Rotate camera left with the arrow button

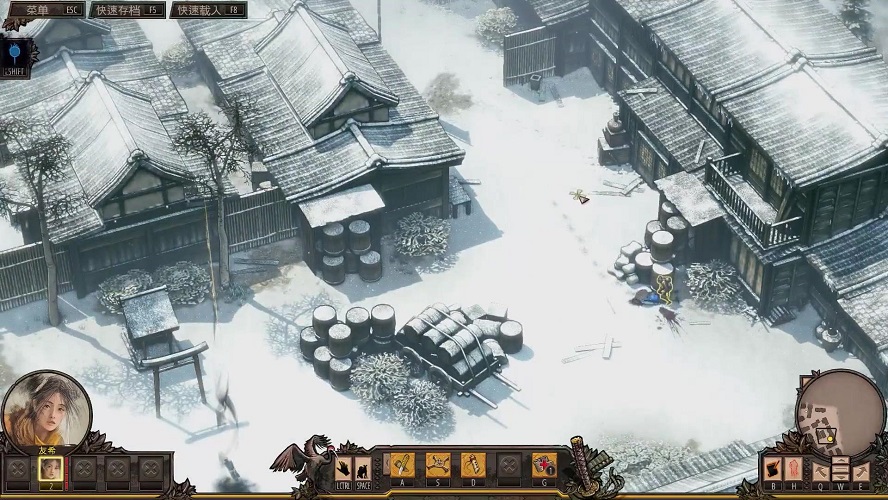click(x=820, y=468)
